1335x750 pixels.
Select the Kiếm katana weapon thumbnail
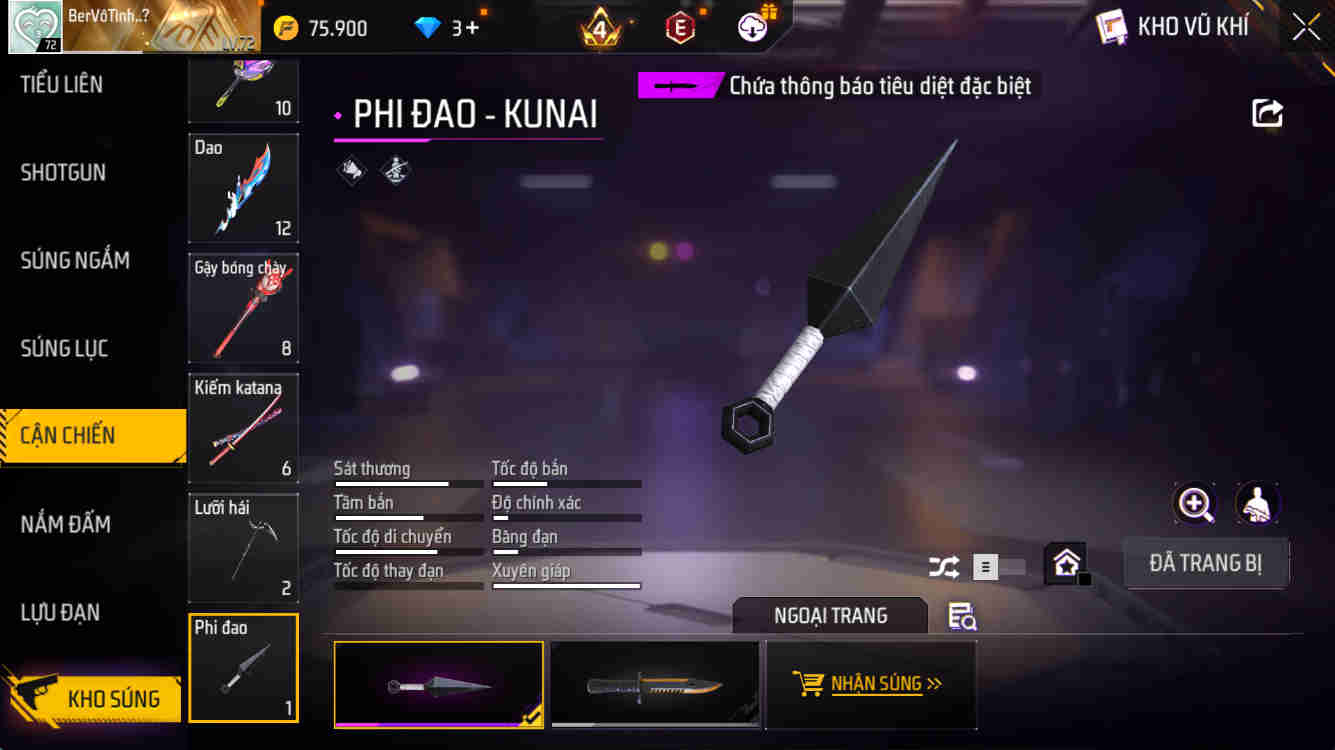[243, 428]
